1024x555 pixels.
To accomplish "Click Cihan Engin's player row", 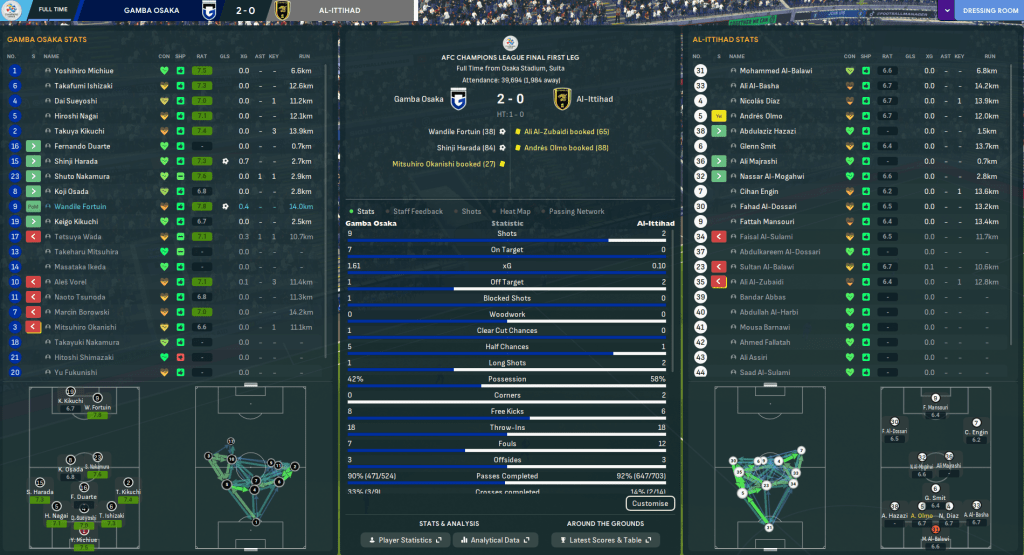I will 758,191.
